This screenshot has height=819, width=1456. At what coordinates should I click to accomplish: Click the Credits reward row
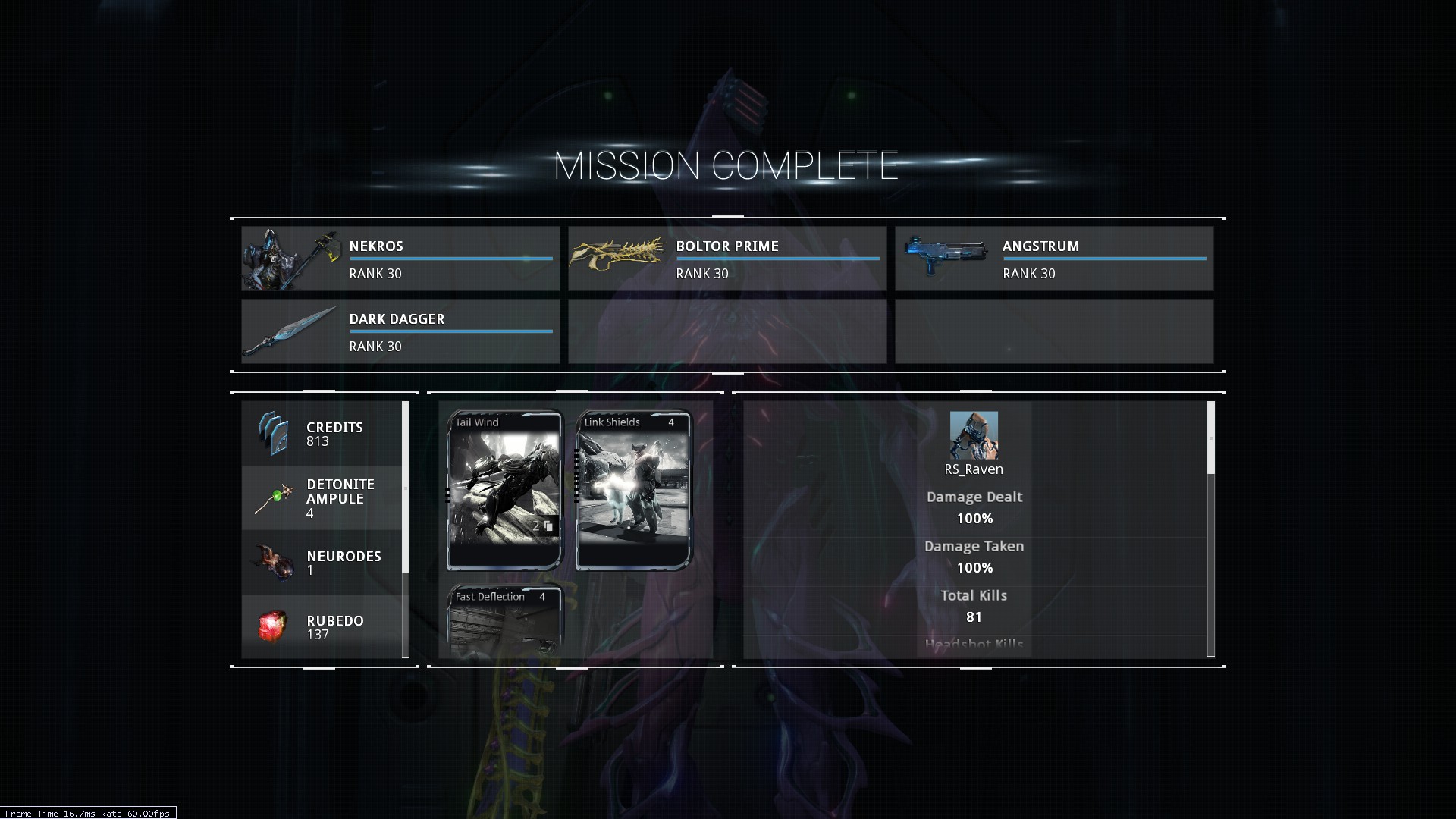pyautogui.click(x=322, y=434)
